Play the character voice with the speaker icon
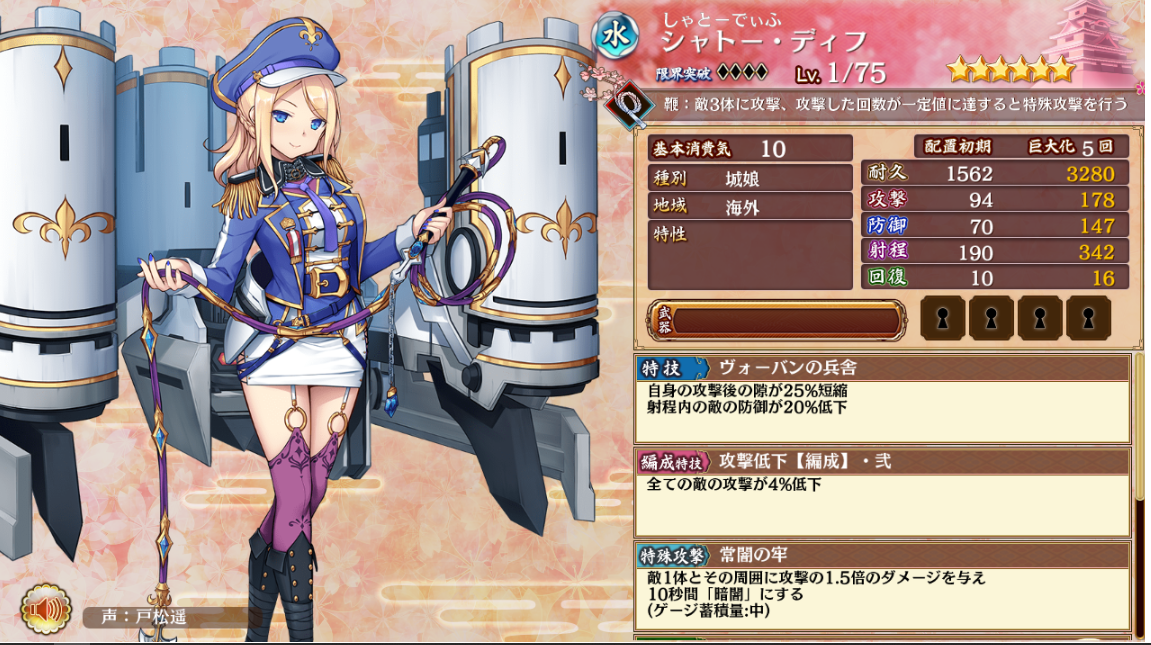 tap(47, 610)
